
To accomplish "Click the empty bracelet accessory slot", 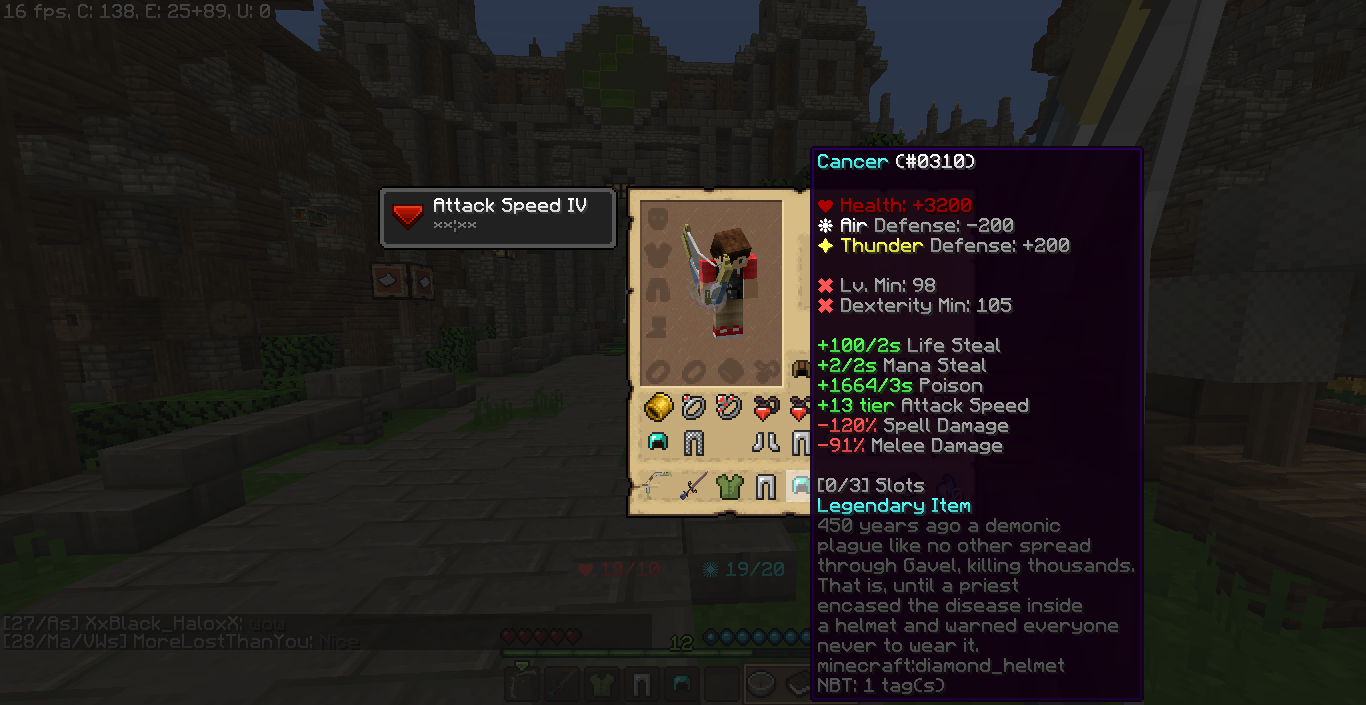I will [729, 369].
